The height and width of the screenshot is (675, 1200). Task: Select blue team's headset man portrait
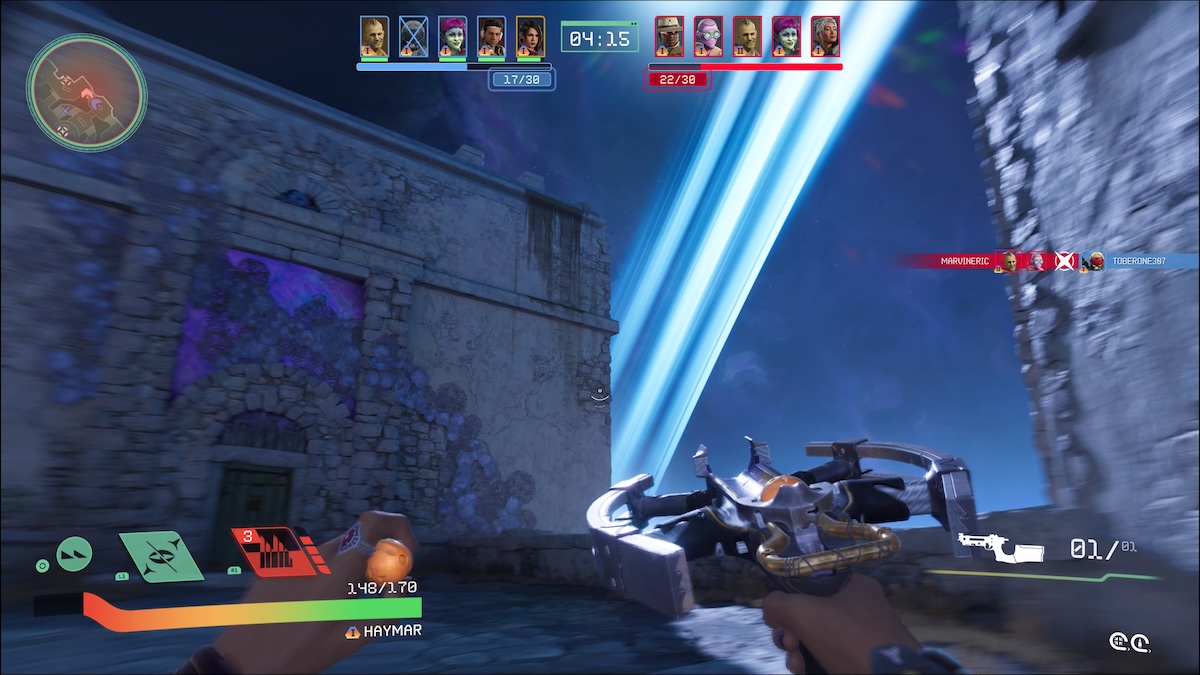pos(491,36)
